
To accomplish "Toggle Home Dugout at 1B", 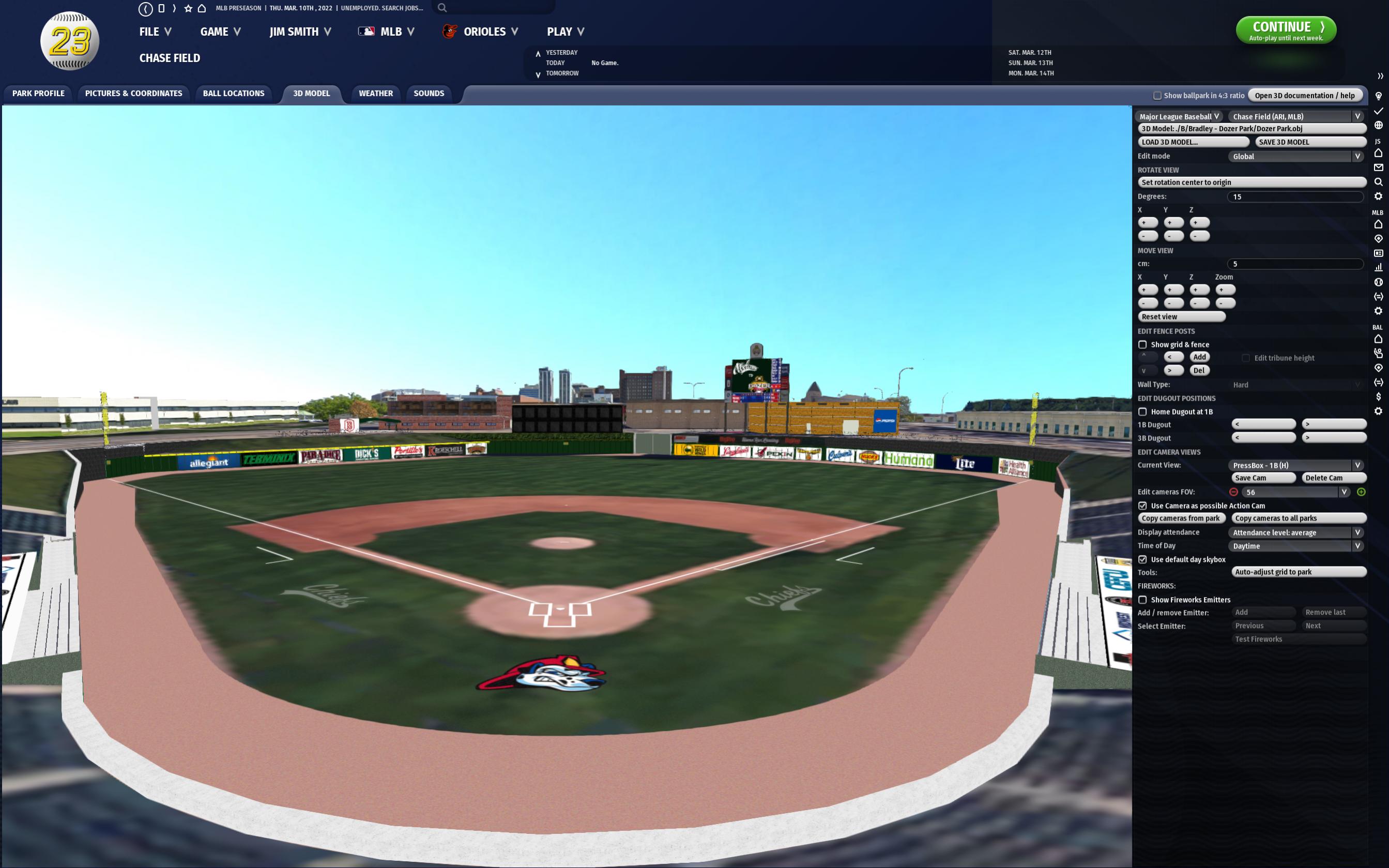I will 1143,412.
